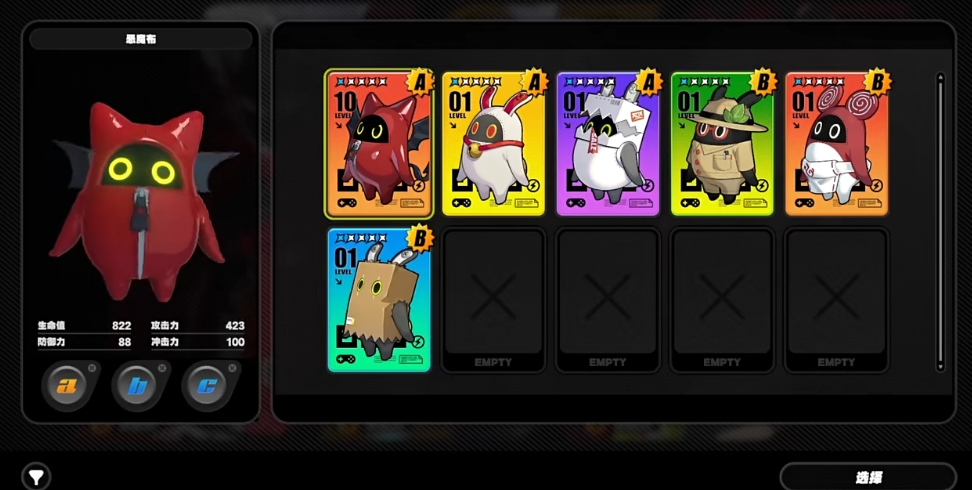Click the card list scrollbar

[940, 220]
